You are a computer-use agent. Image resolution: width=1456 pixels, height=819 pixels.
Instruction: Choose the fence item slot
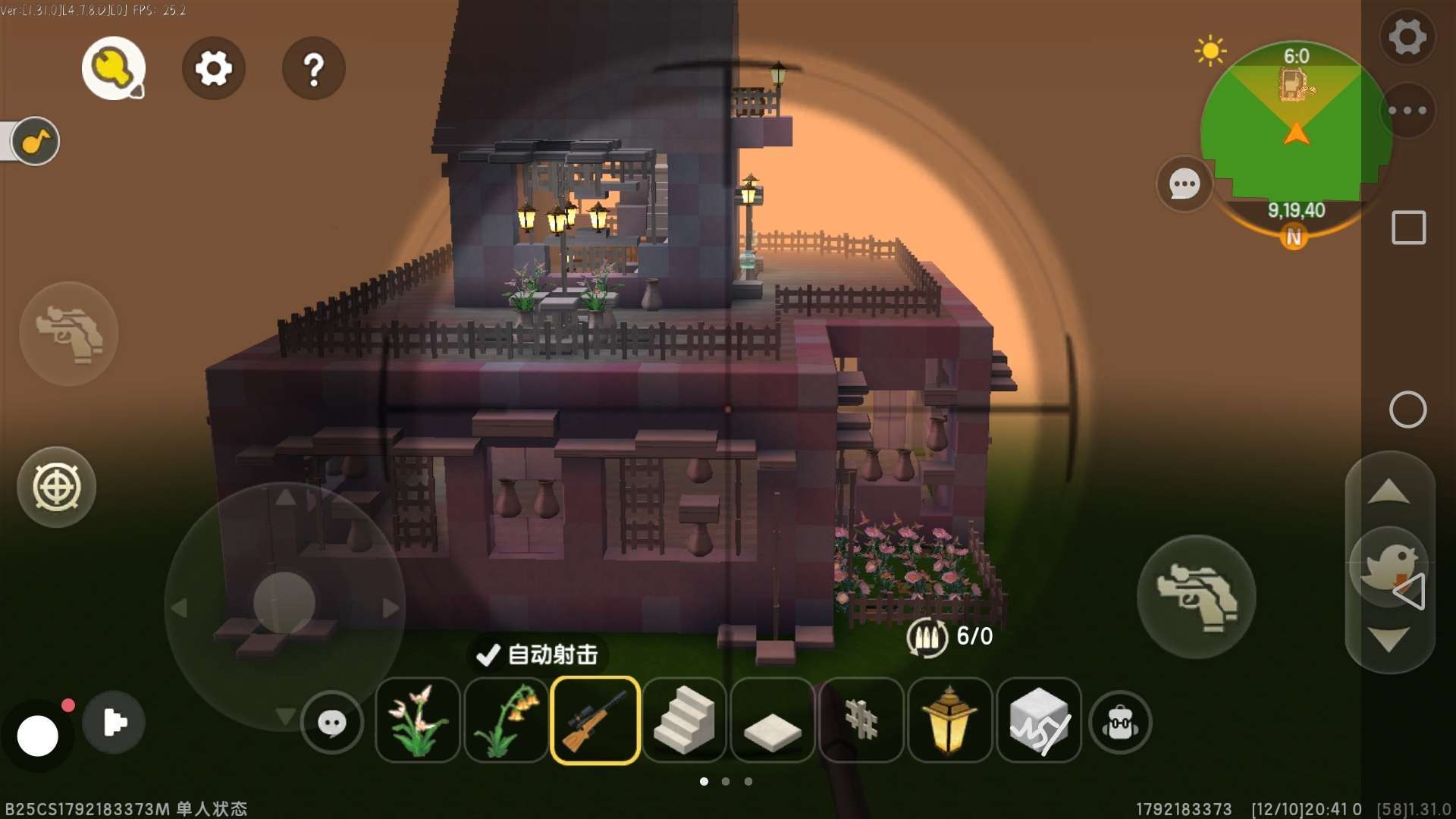pos(861,720)
